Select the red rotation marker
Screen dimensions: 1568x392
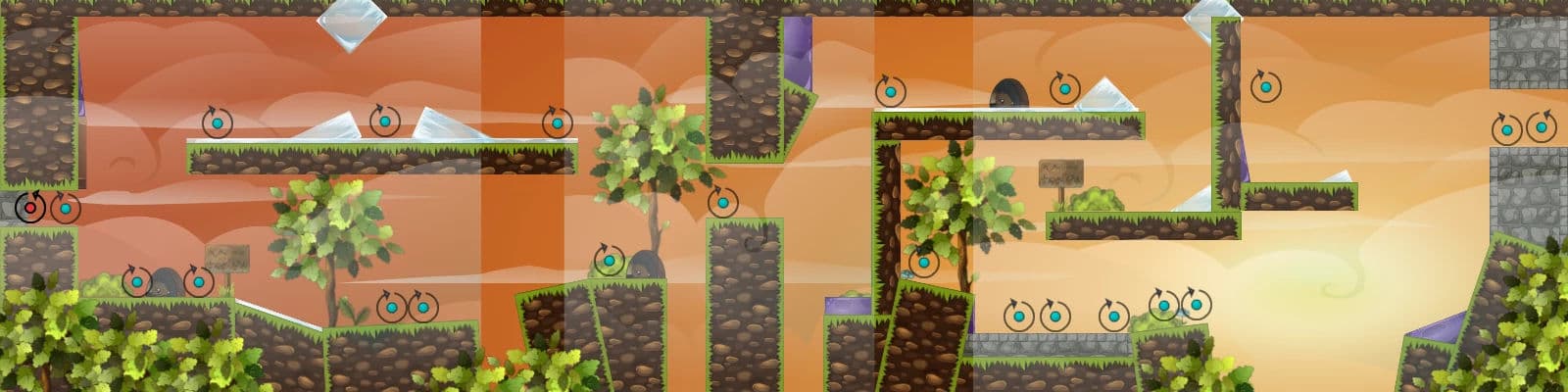(x=30, y=208)
